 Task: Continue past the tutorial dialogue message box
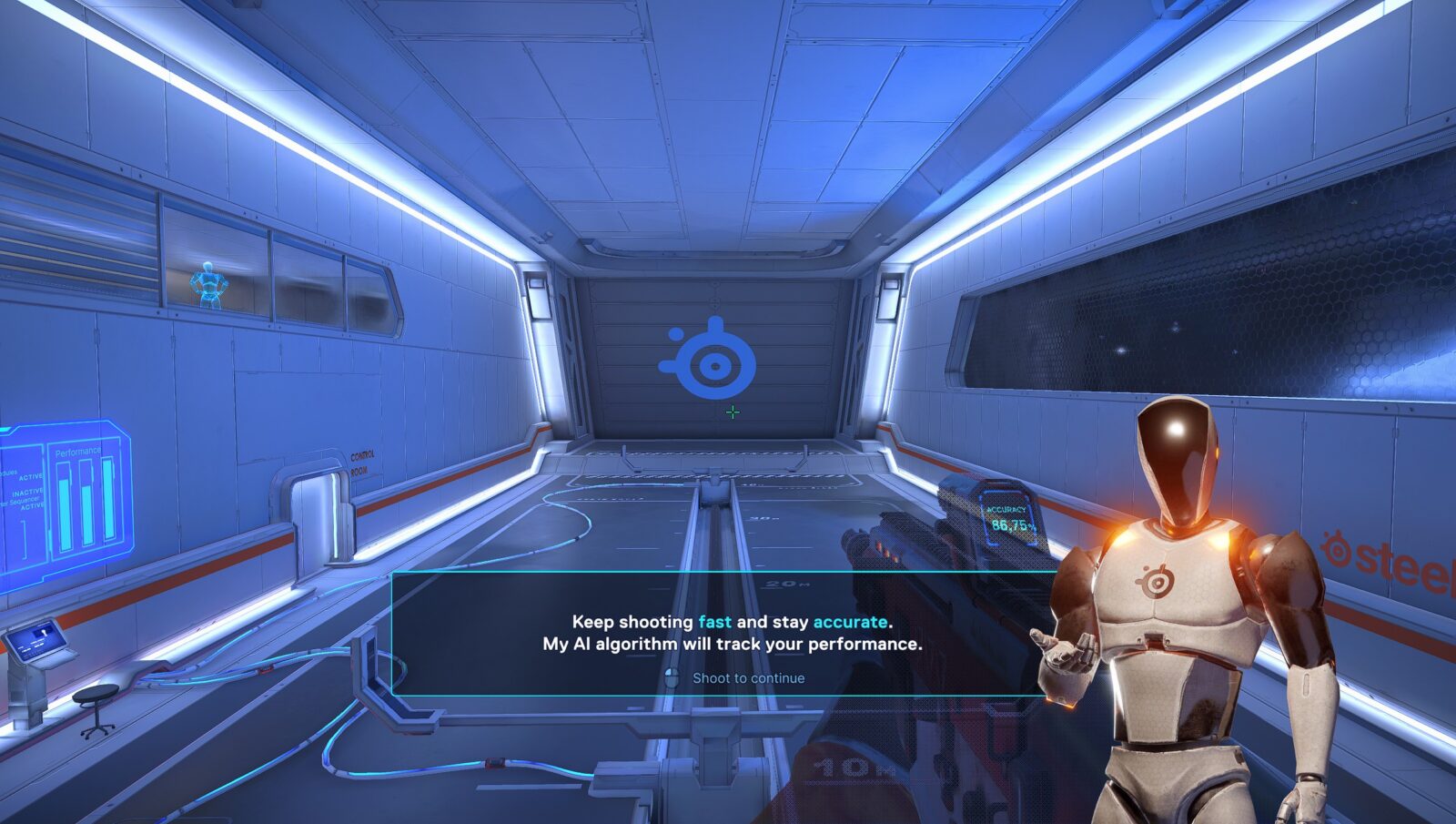click(738, 678)
